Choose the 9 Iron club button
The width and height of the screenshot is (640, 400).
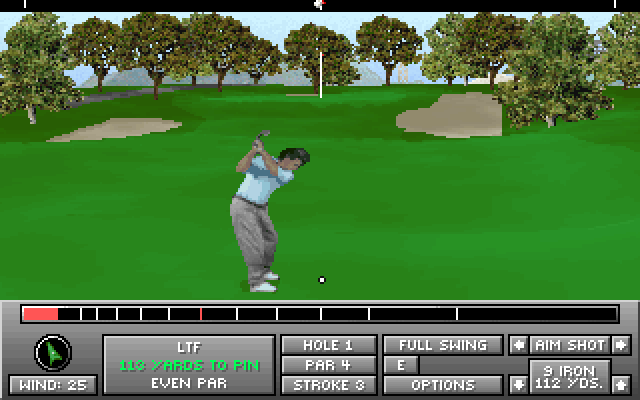coord(569,376)
